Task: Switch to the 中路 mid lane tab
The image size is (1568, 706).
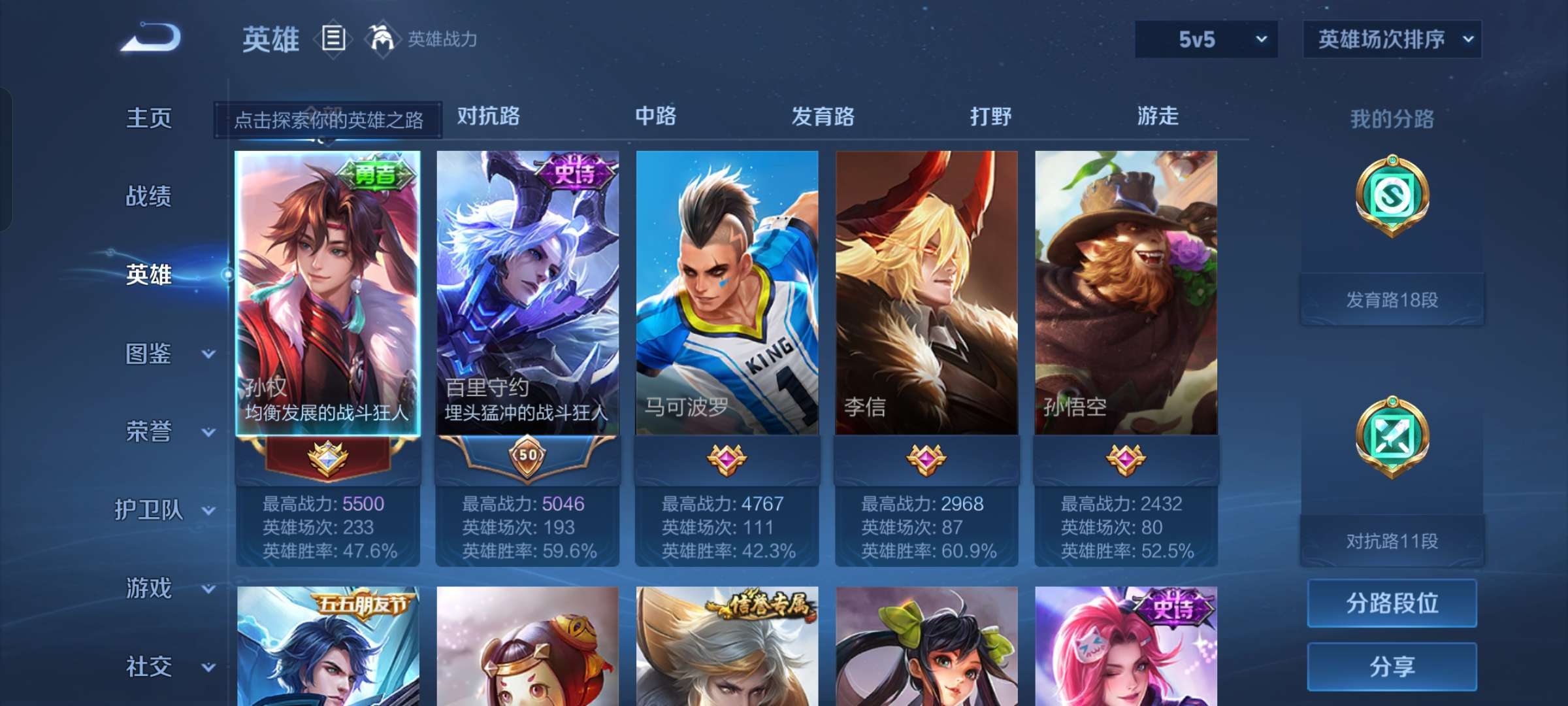Action: 657,116
